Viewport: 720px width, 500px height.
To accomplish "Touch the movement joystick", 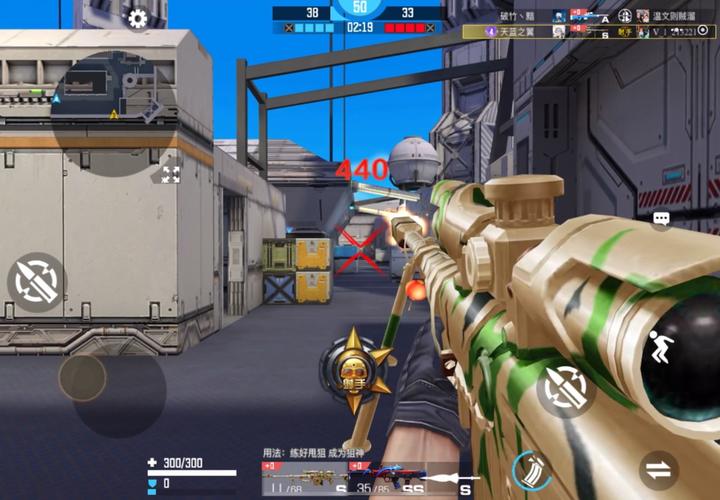I will (x=83, y=377).
